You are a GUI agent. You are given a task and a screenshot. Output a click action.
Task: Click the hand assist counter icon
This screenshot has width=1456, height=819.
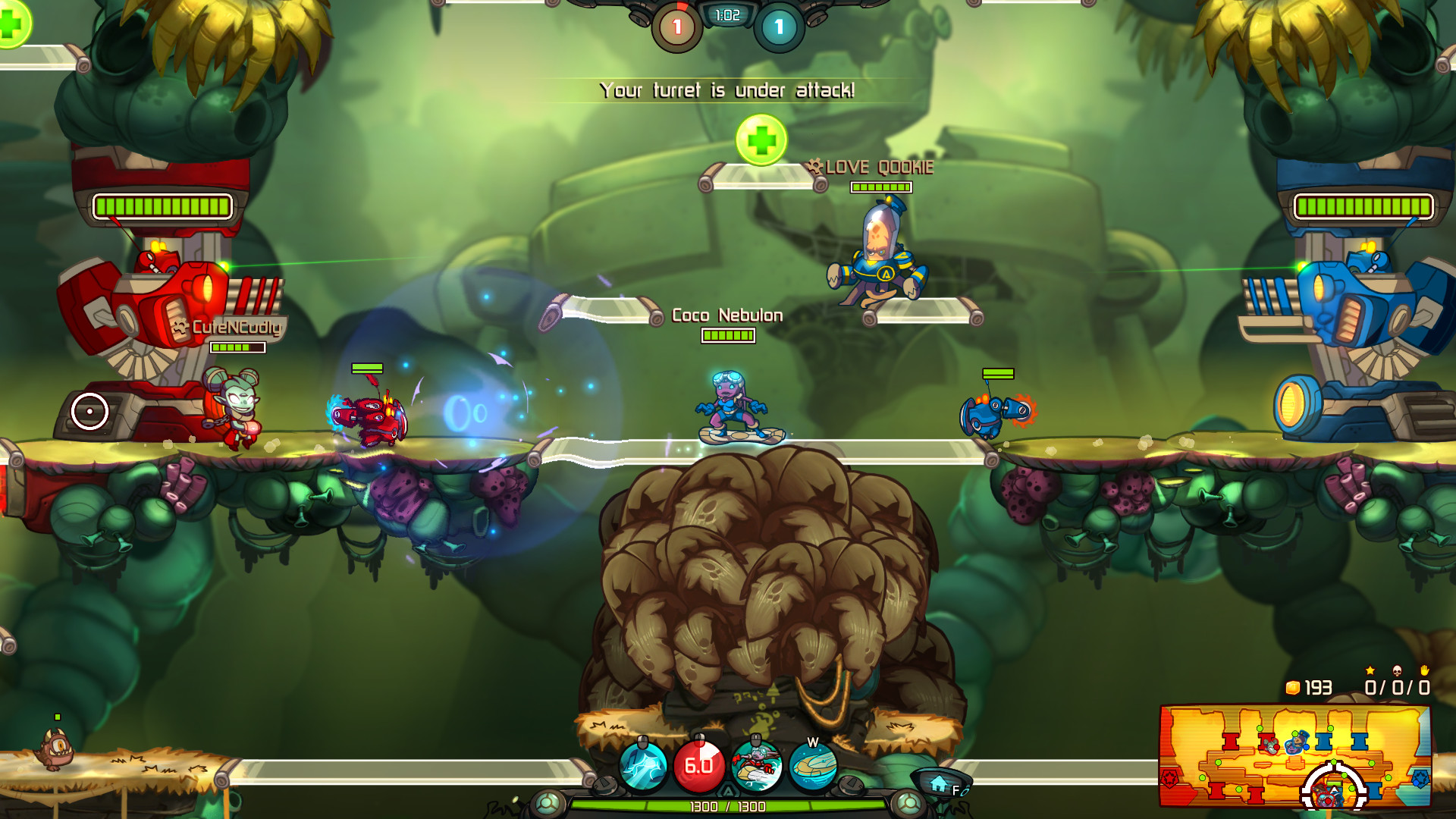(1425, 670)
